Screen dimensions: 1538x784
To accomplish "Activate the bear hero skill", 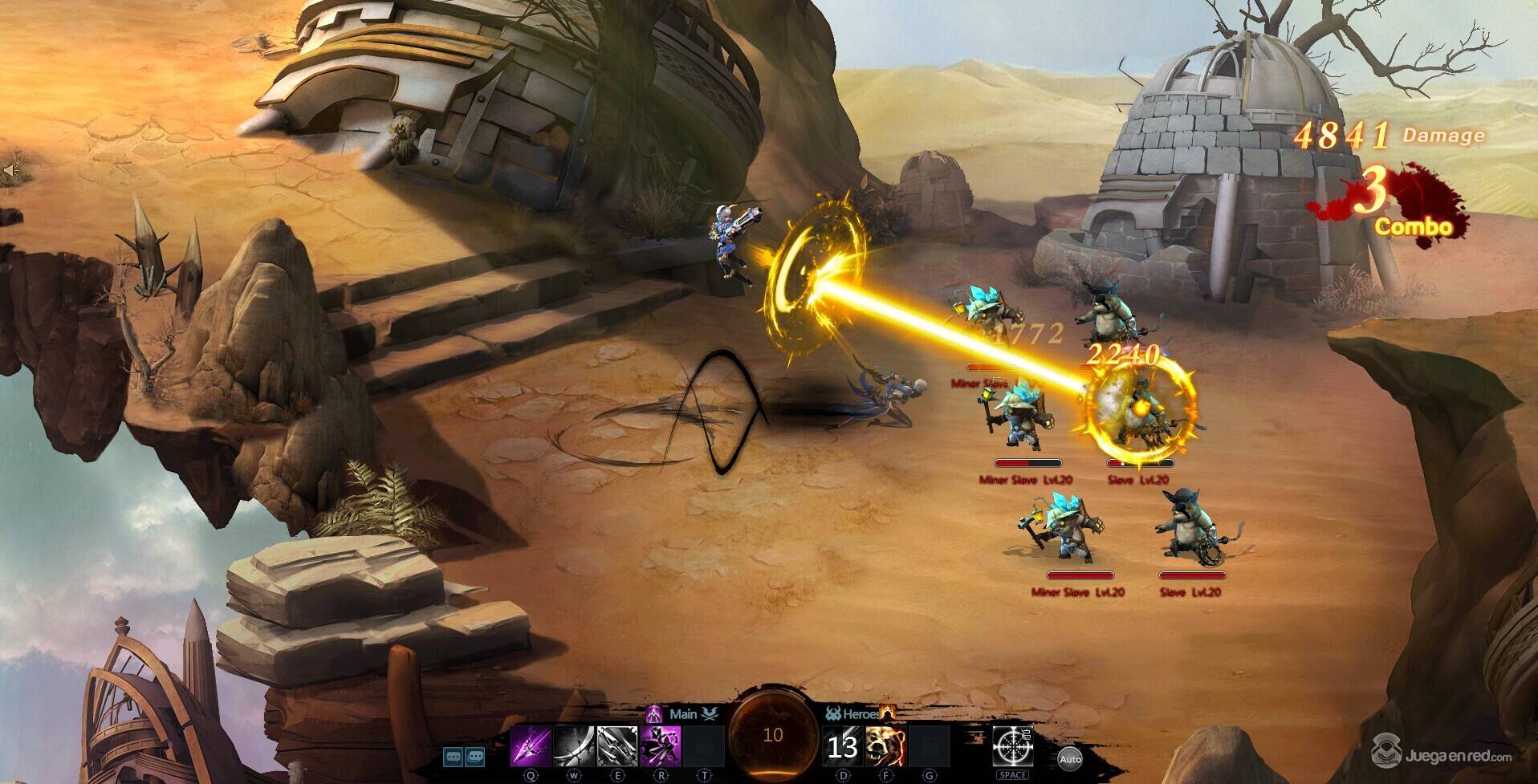I will point(885,746).
